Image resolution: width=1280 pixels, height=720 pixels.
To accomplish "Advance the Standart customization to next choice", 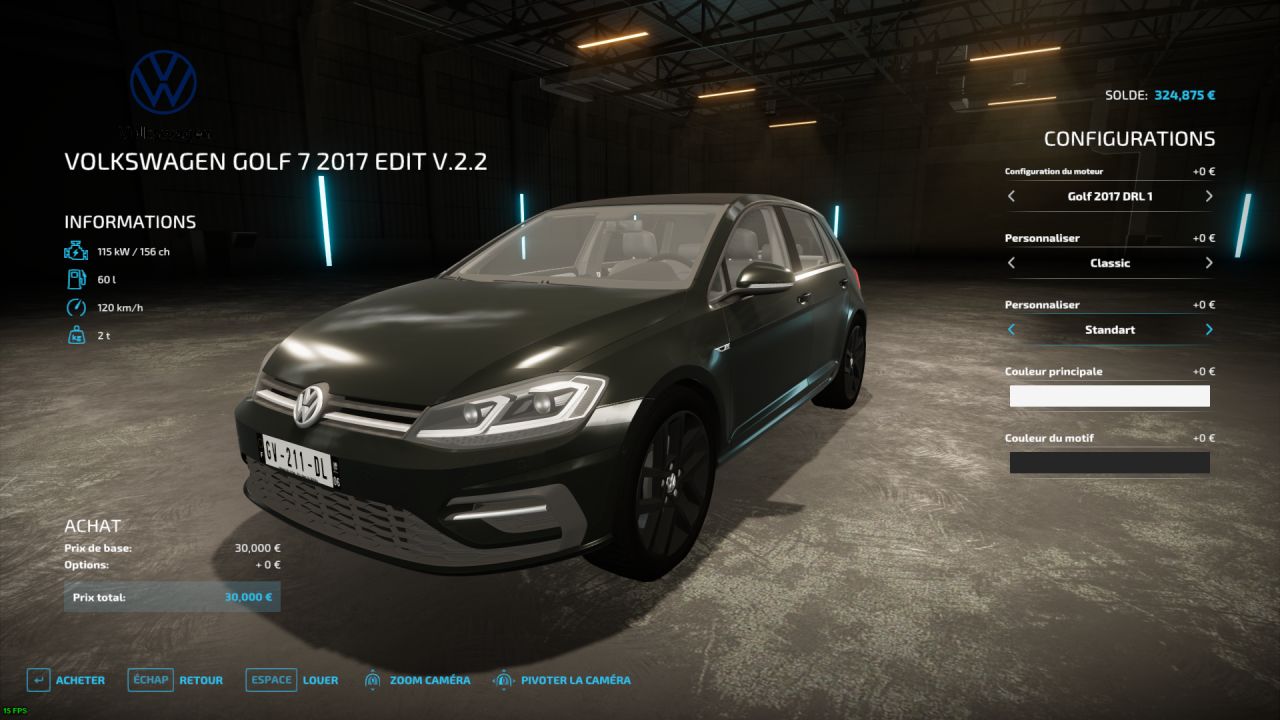I will tap(1208, 329).
